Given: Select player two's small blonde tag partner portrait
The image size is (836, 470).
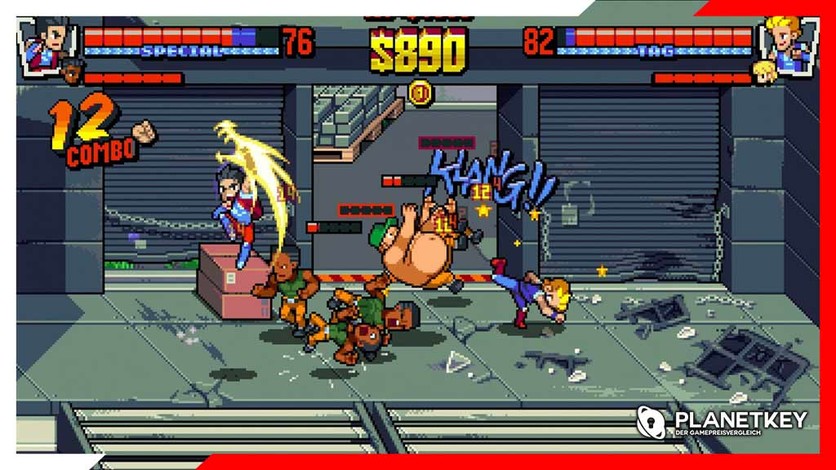Looking at the screenshot, I should 765,71.
